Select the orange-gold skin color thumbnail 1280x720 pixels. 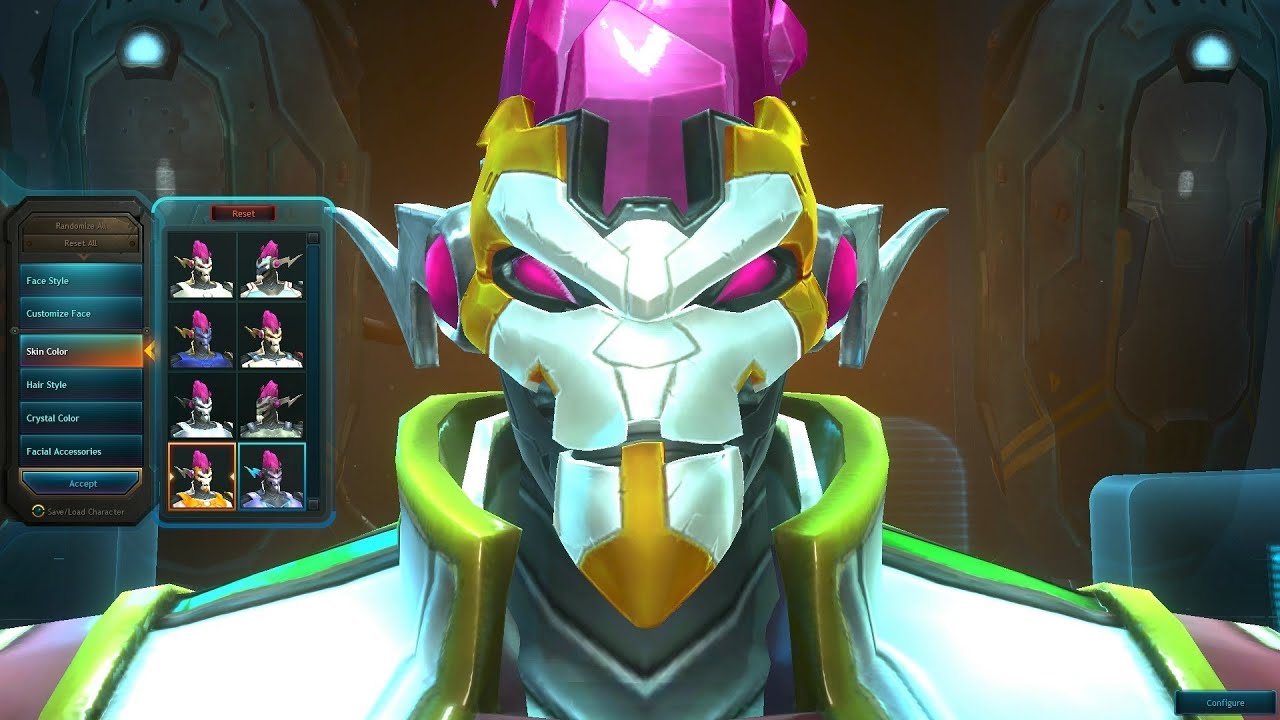(x=202, y=477)
